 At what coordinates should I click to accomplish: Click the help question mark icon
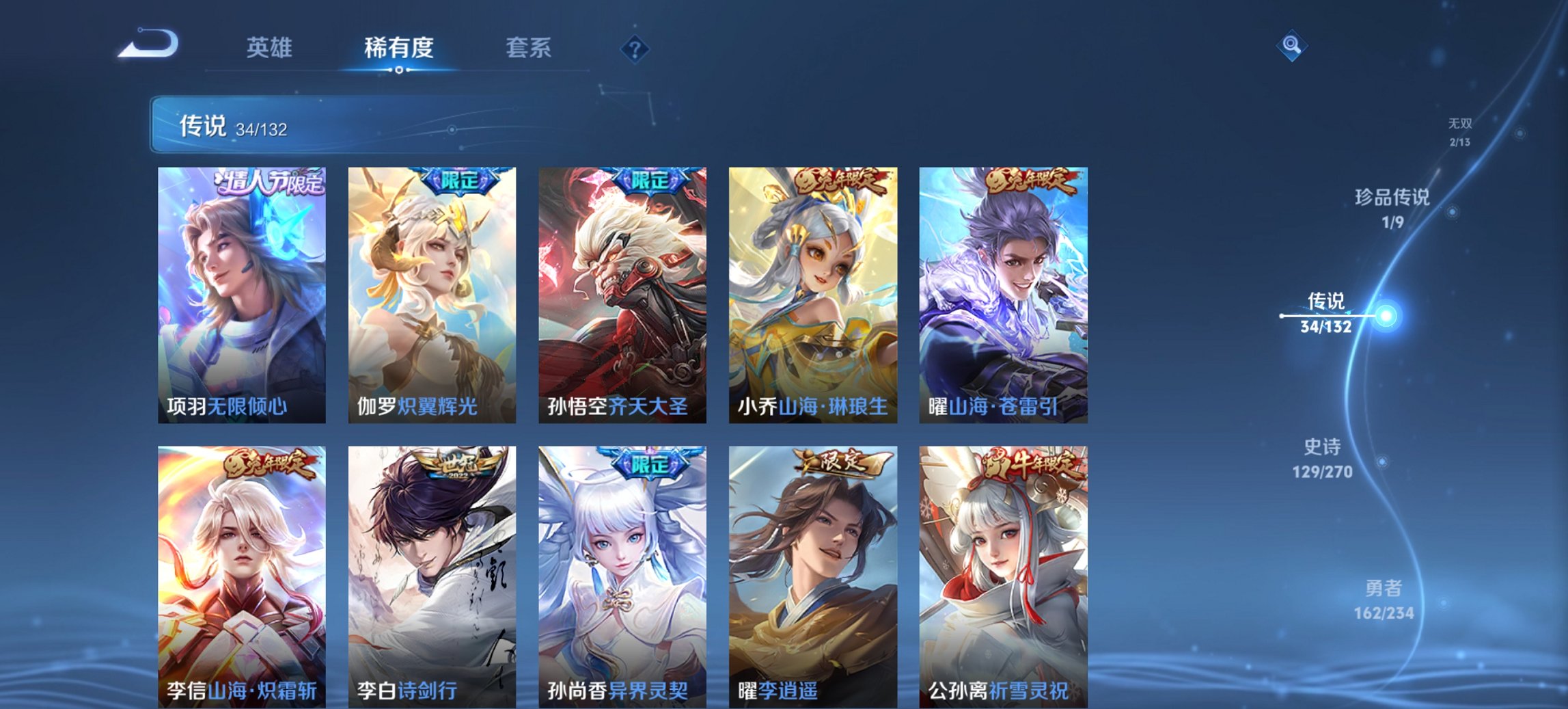pos(635,48)
